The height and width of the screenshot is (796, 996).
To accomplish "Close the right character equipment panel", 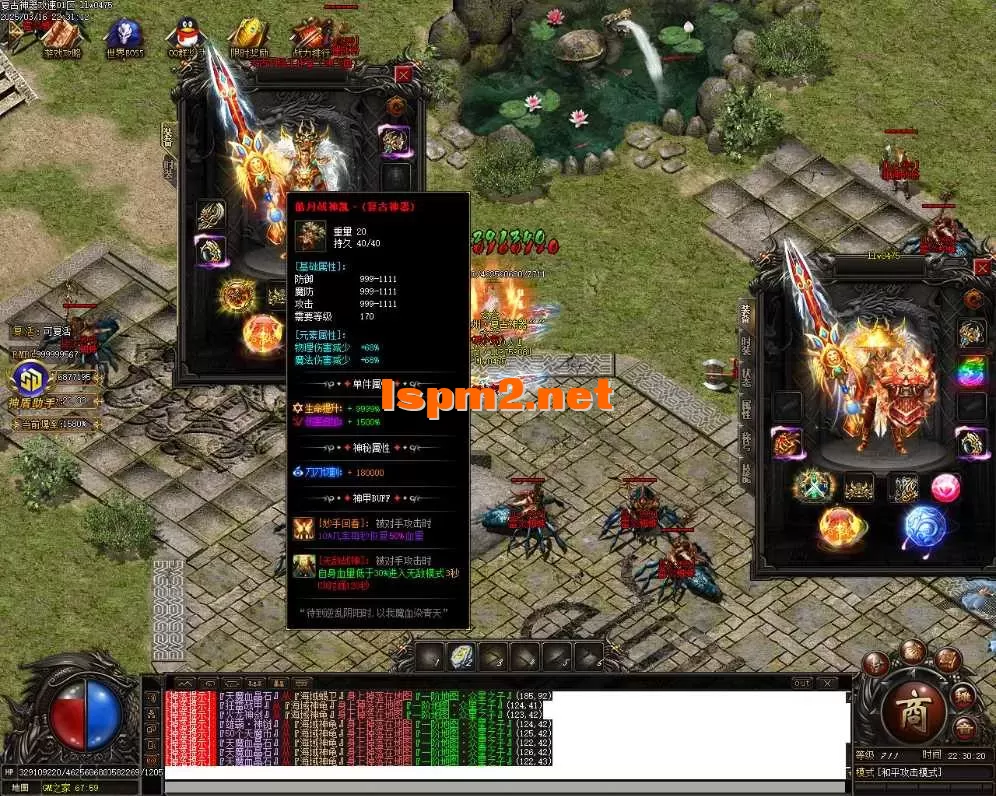I will (981, 269).
